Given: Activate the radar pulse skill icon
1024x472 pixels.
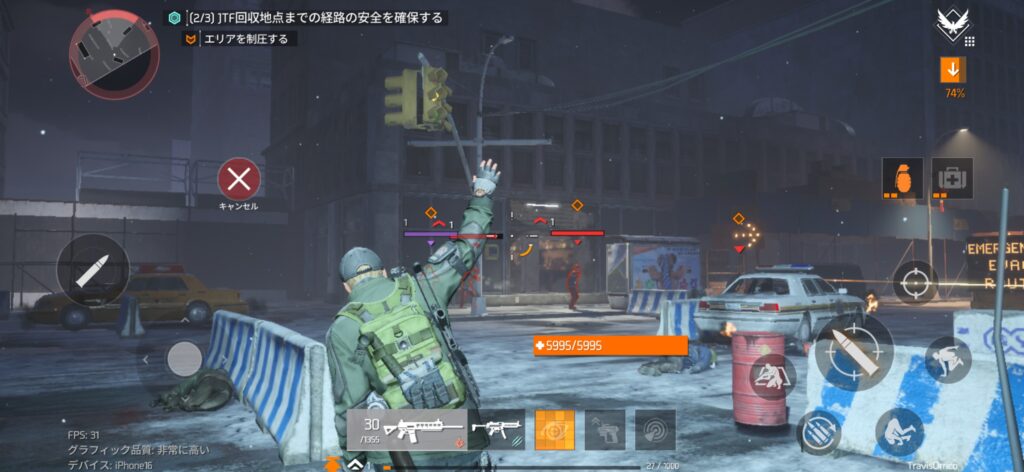Looking at the screenshot, I should tap(655, 430).
